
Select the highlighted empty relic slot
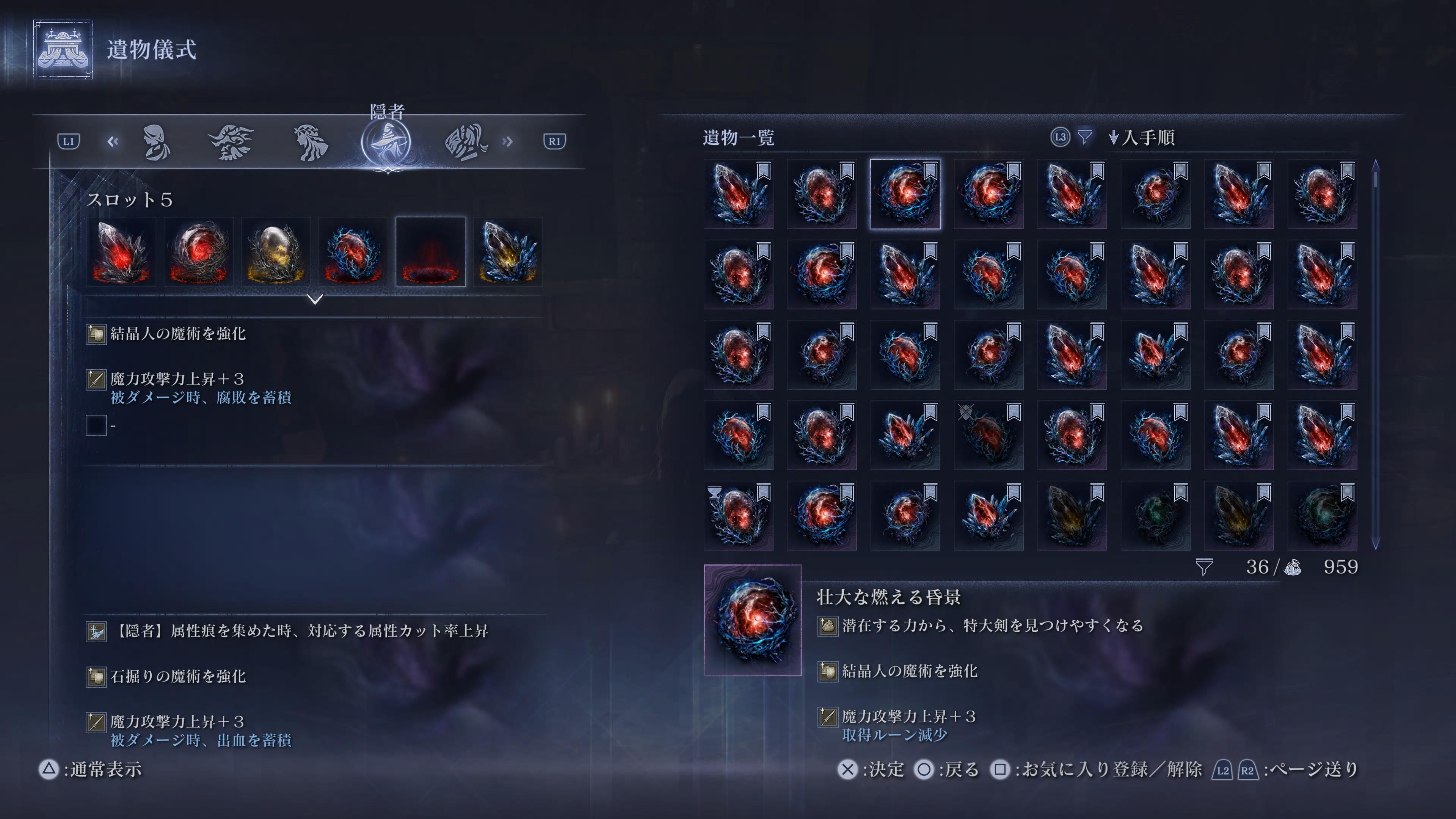point(431,251)
